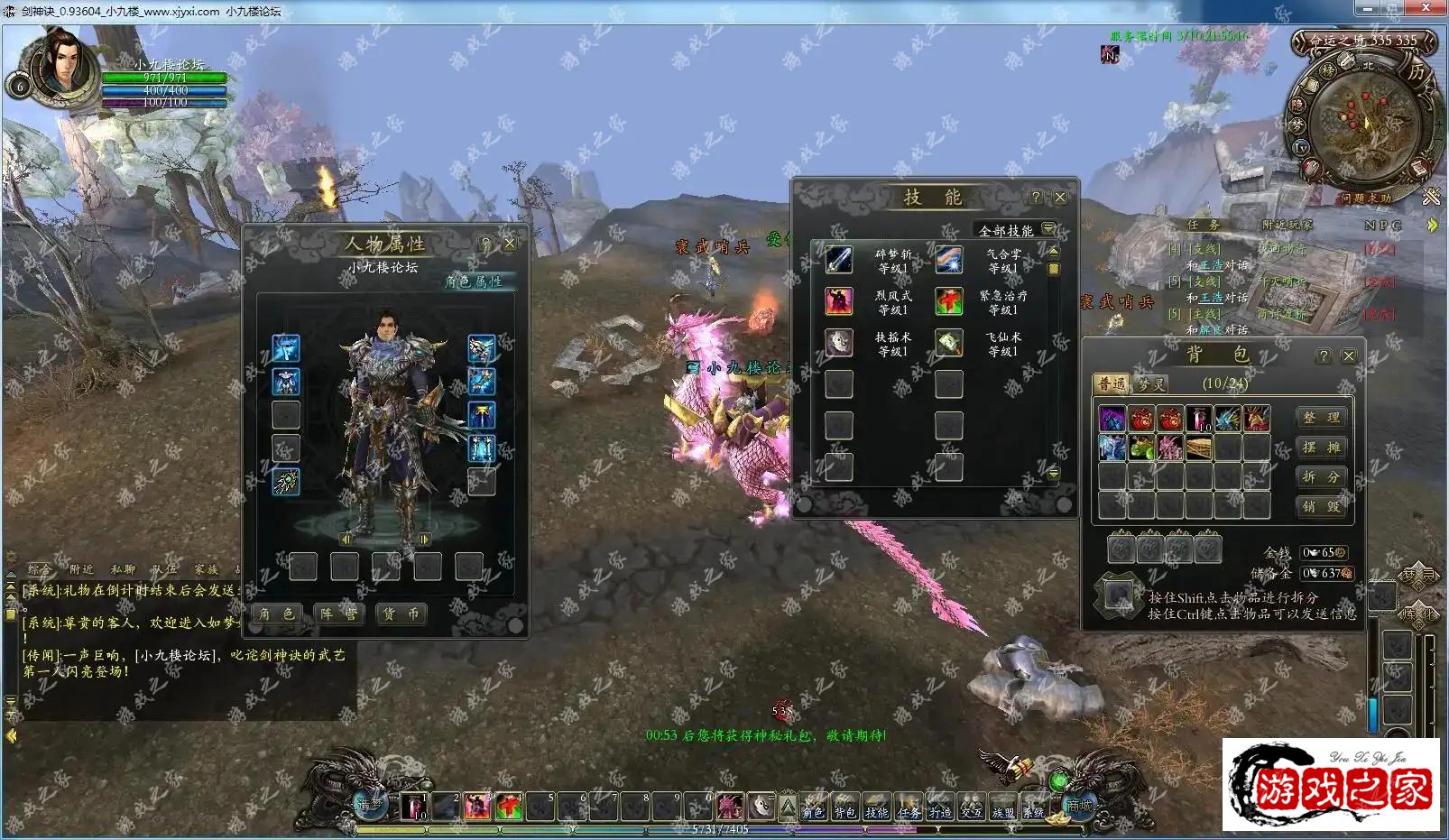Click the red gift item in backpack

[x=1142, y=419]
